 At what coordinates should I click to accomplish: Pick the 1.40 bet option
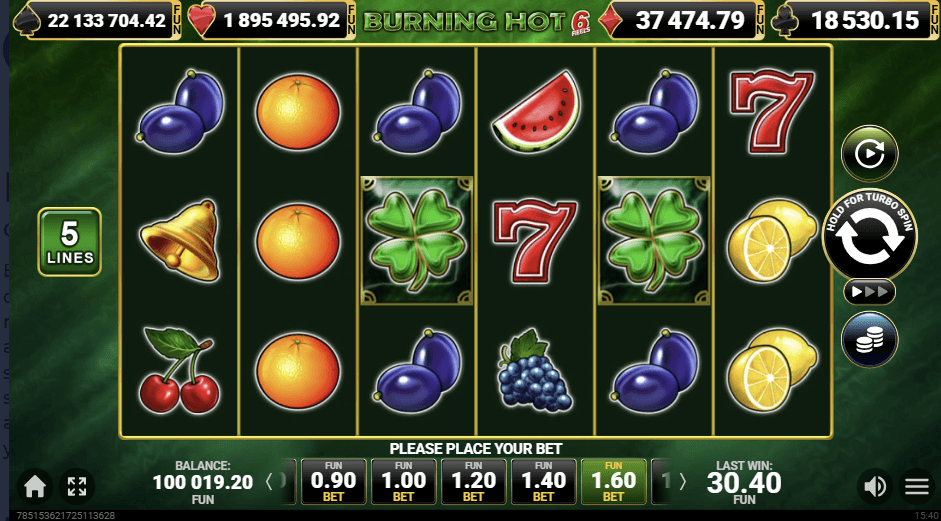pyautogui.click(x=543, y=482)
